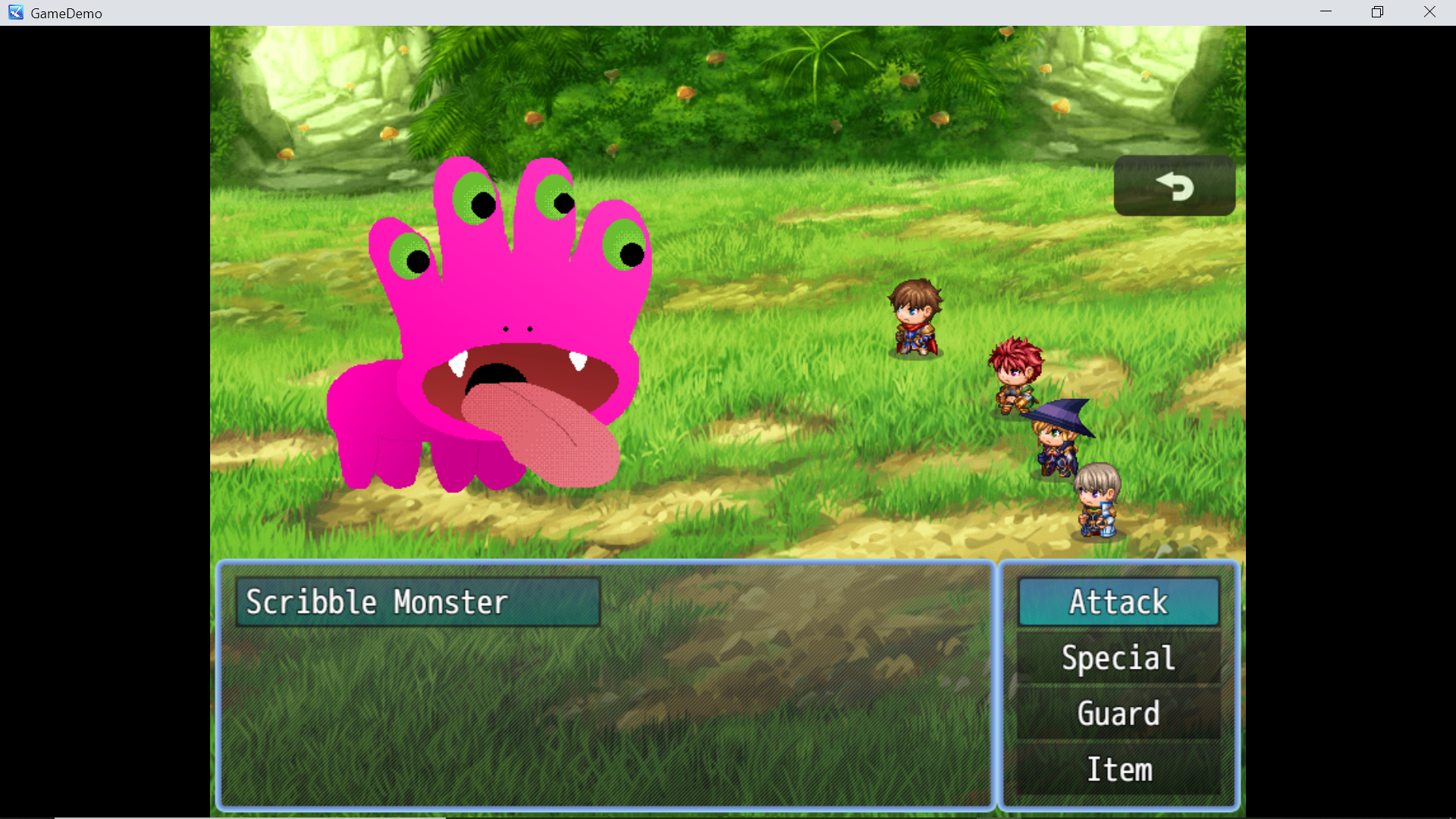
Task: Click the GameDemo application icon
Action: tap(14, 12)
